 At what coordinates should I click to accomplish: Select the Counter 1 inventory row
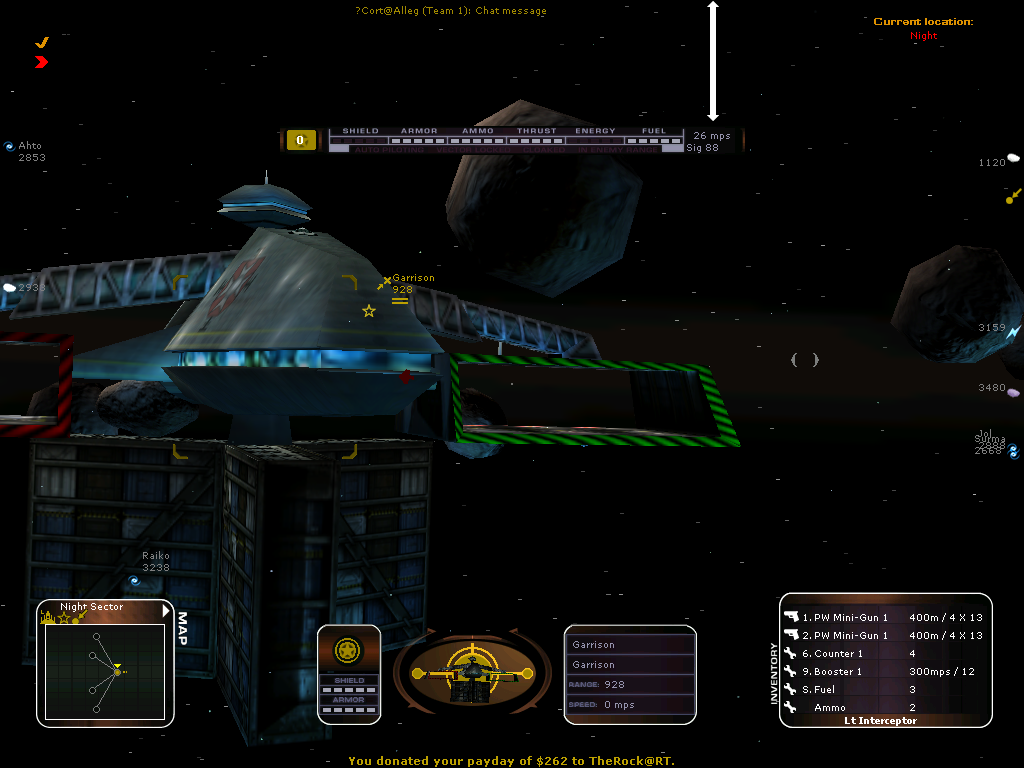click(x=882, y=653)
